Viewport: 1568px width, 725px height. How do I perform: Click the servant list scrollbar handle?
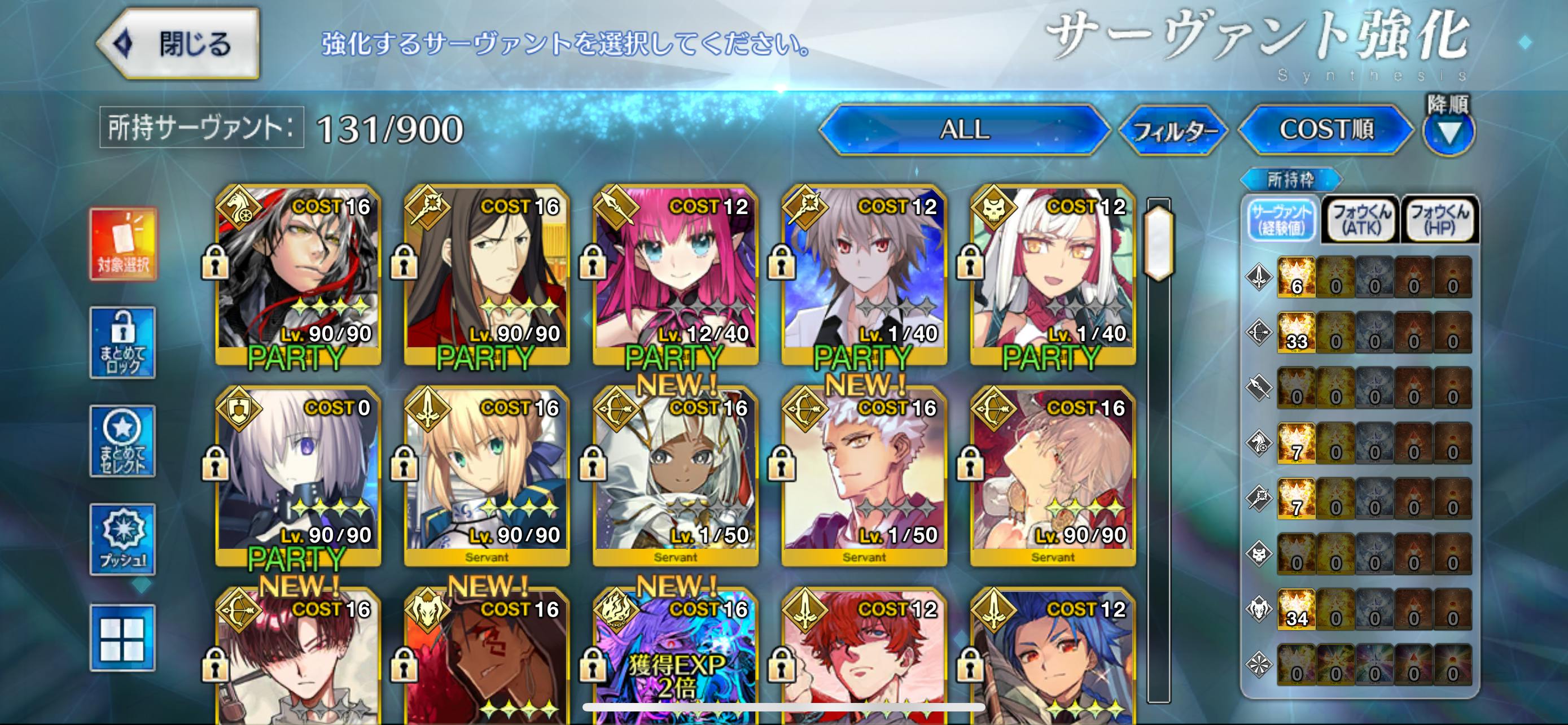[x=1158, y=243]
